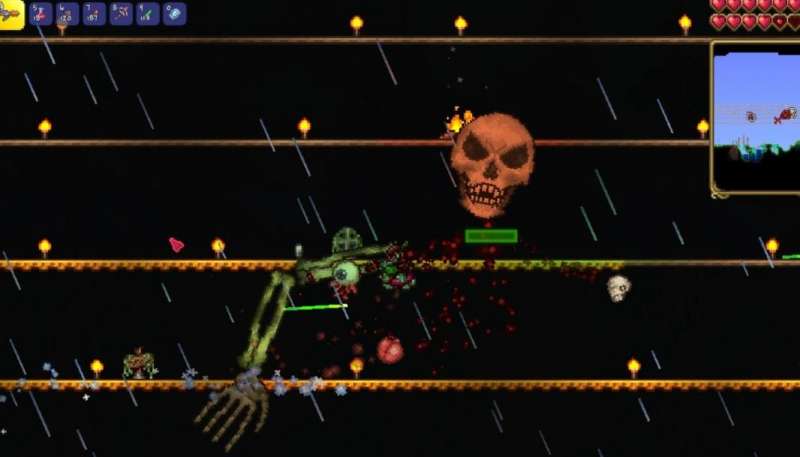Click the minimap in the corner
Screen dimensions: 800x457
(x=756, y=117)
